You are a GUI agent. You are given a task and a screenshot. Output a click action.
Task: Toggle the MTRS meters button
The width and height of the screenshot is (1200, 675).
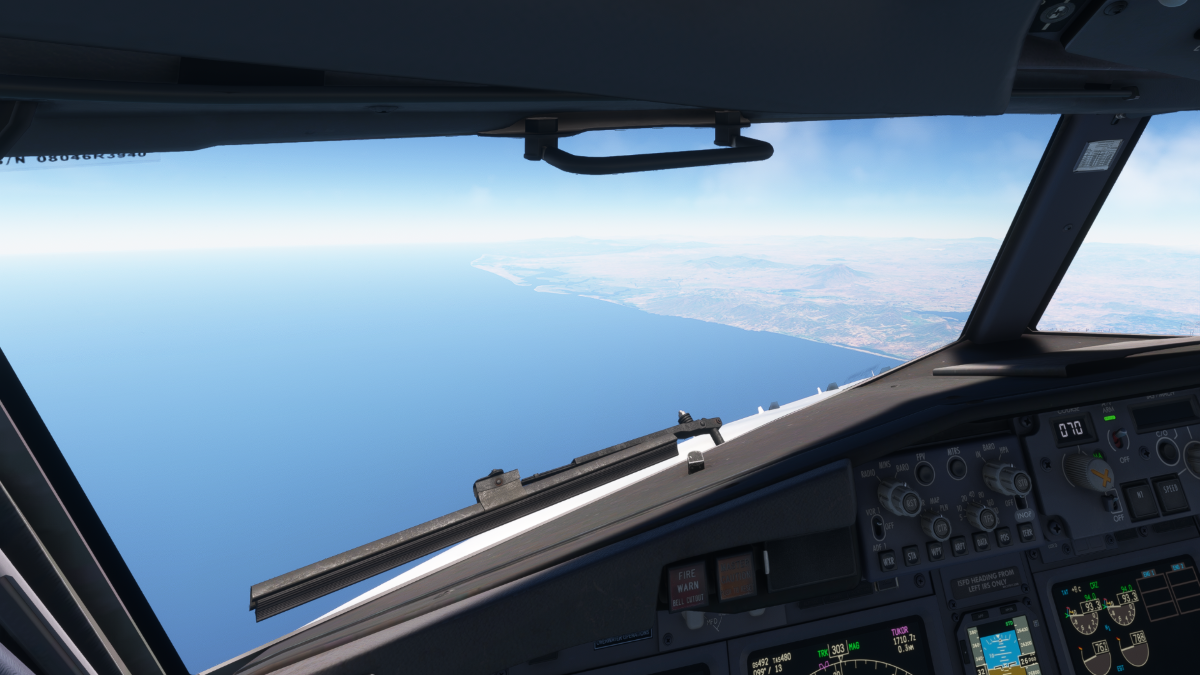(x=956, y=466)
